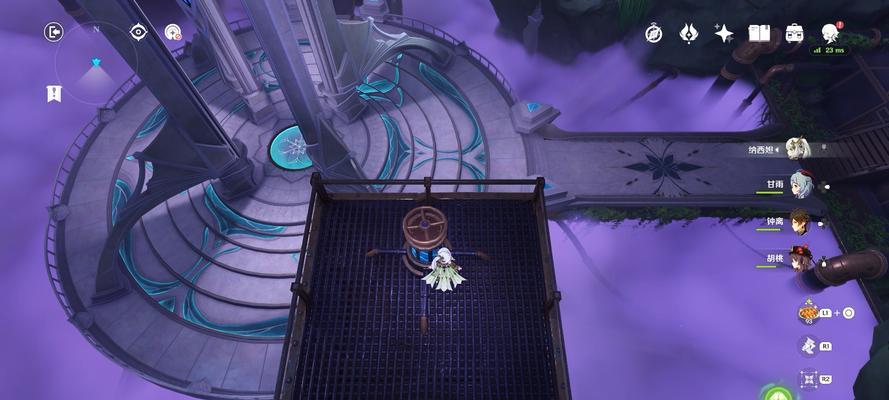889x400 pixels.
Task: Use the food item quick-slot icon
Action: 808,312
